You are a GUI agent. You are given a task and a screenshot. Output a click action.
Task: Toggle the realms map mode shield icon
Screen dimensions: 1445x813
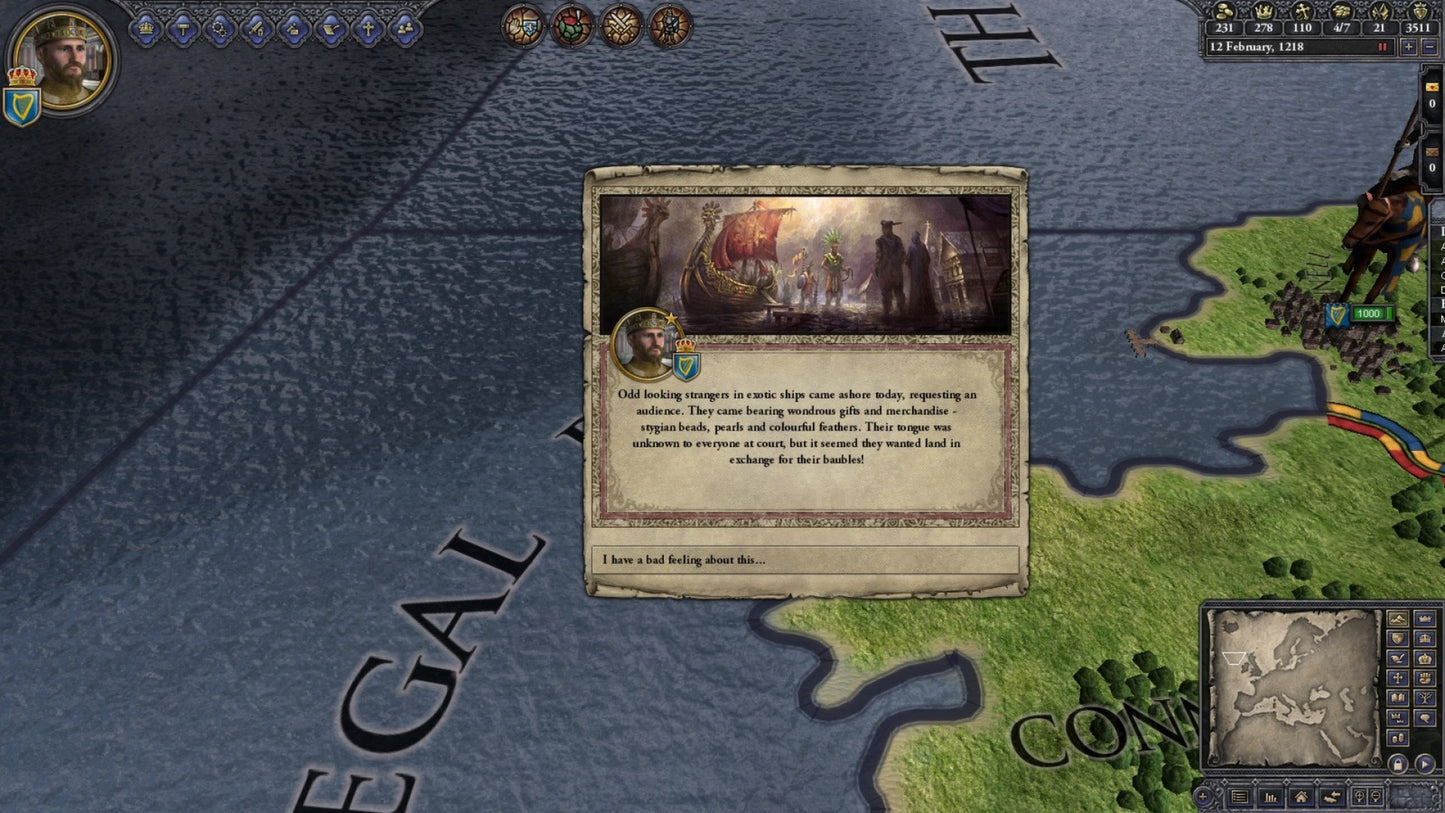(x=1398, y=639)
